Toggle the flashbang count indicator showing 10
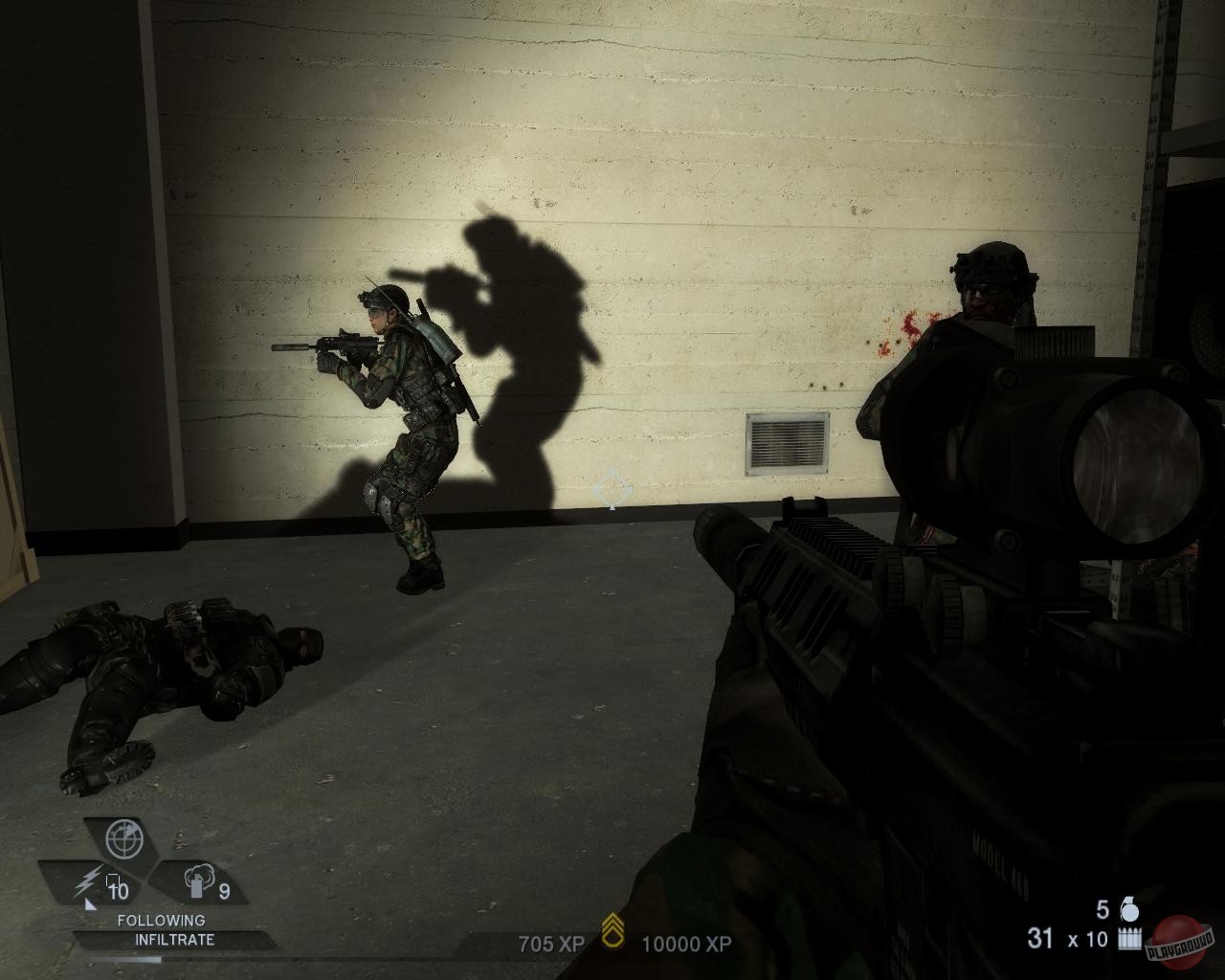Image resolution: width=1225 pixels, height=980 pixels. 119,888
